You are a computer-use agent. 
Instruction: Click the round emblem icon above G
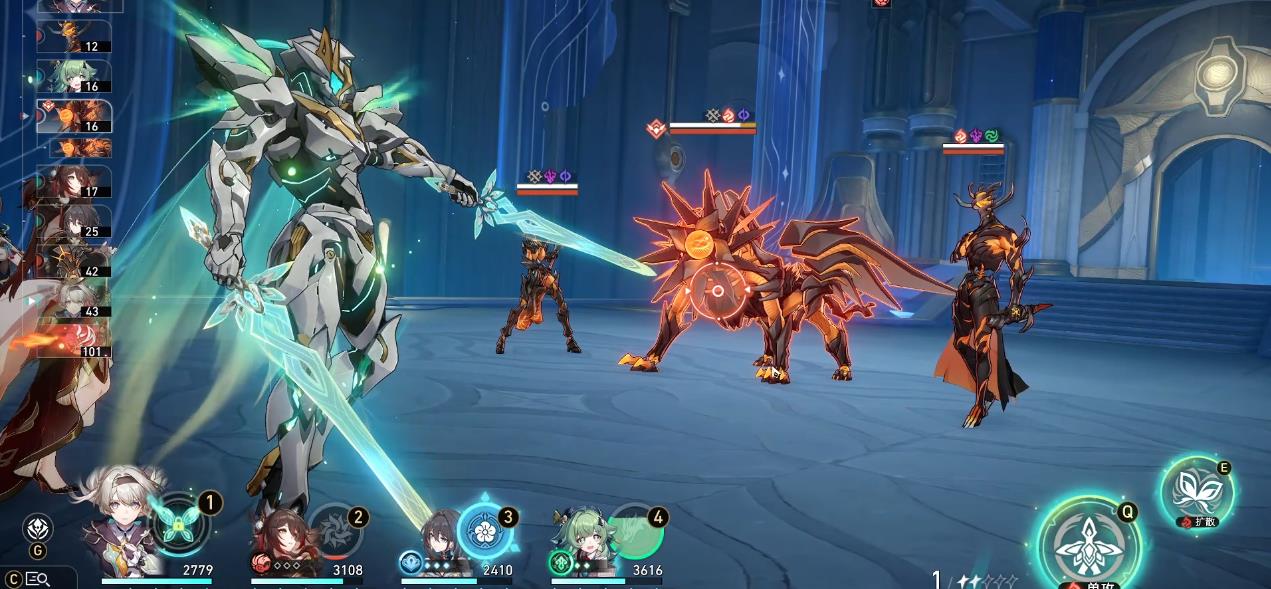[x=38, y=527]
